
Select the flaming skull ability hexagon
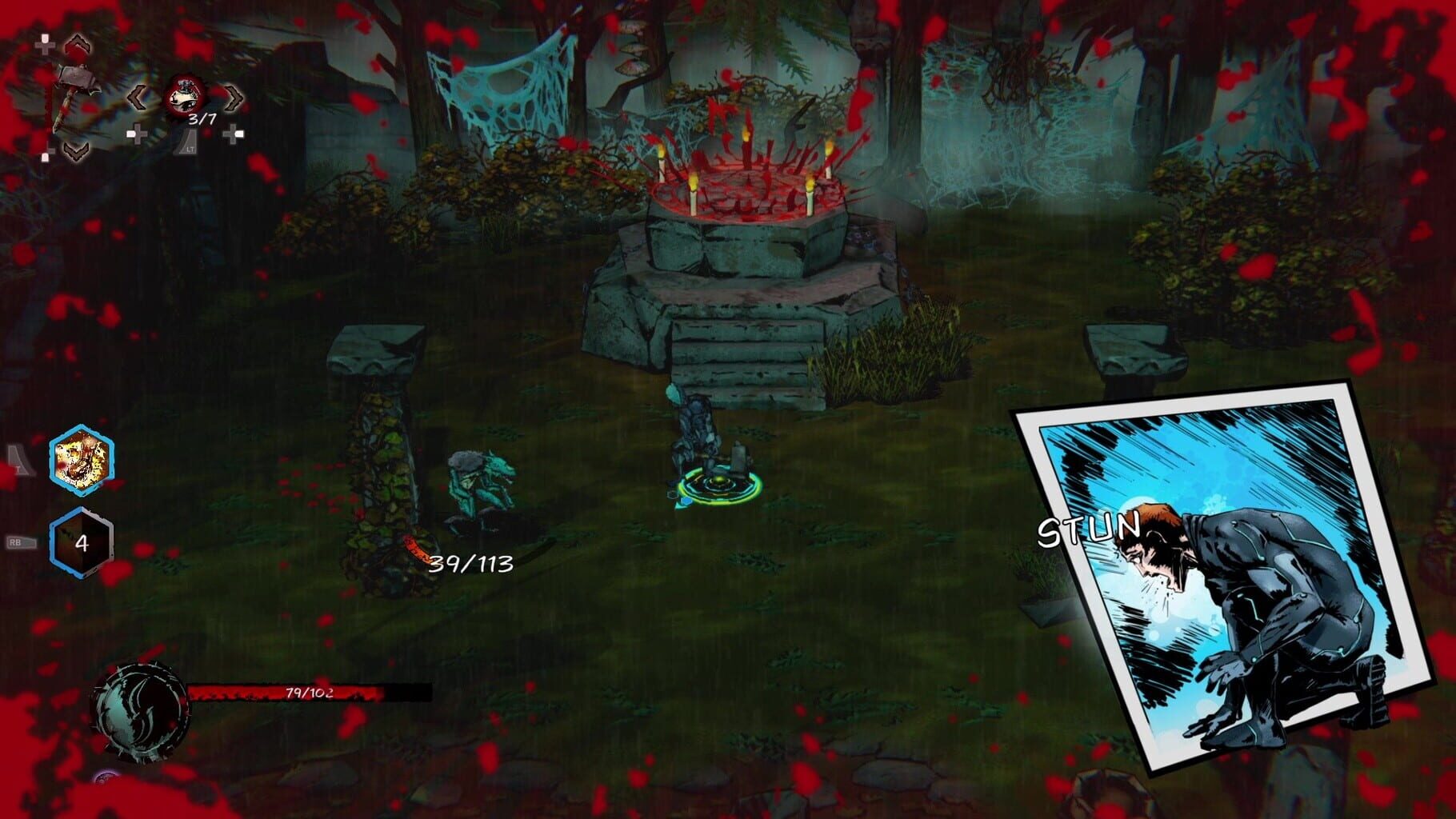(x=81, y=461)
